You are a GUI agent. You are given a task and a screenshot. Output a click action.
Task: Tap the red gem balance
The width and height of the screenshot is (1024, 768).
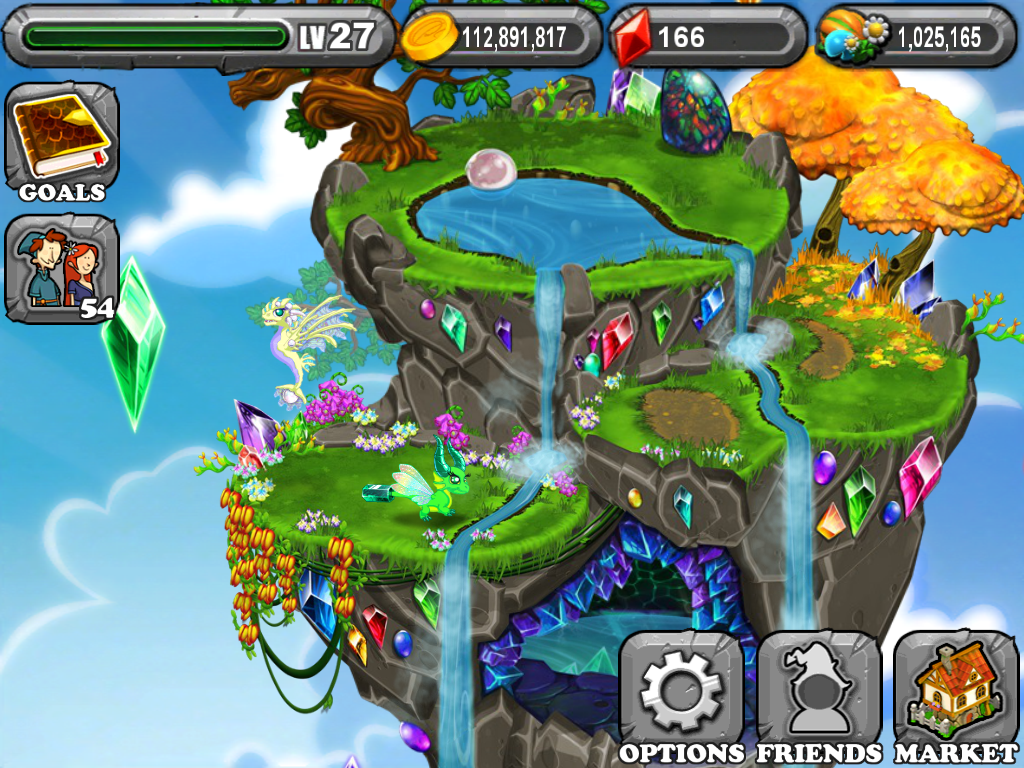[x=706, y=37]
